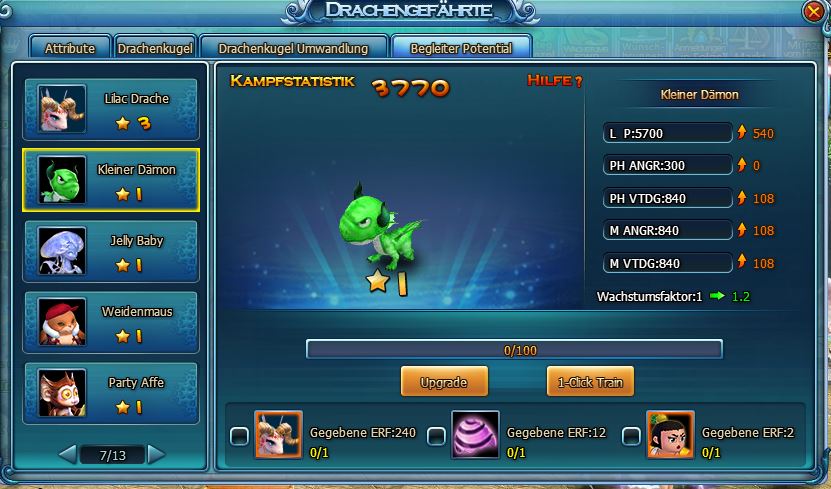Open the Hilfe help link
Viewport: 831px width, 489px height.
click(554, 81)
